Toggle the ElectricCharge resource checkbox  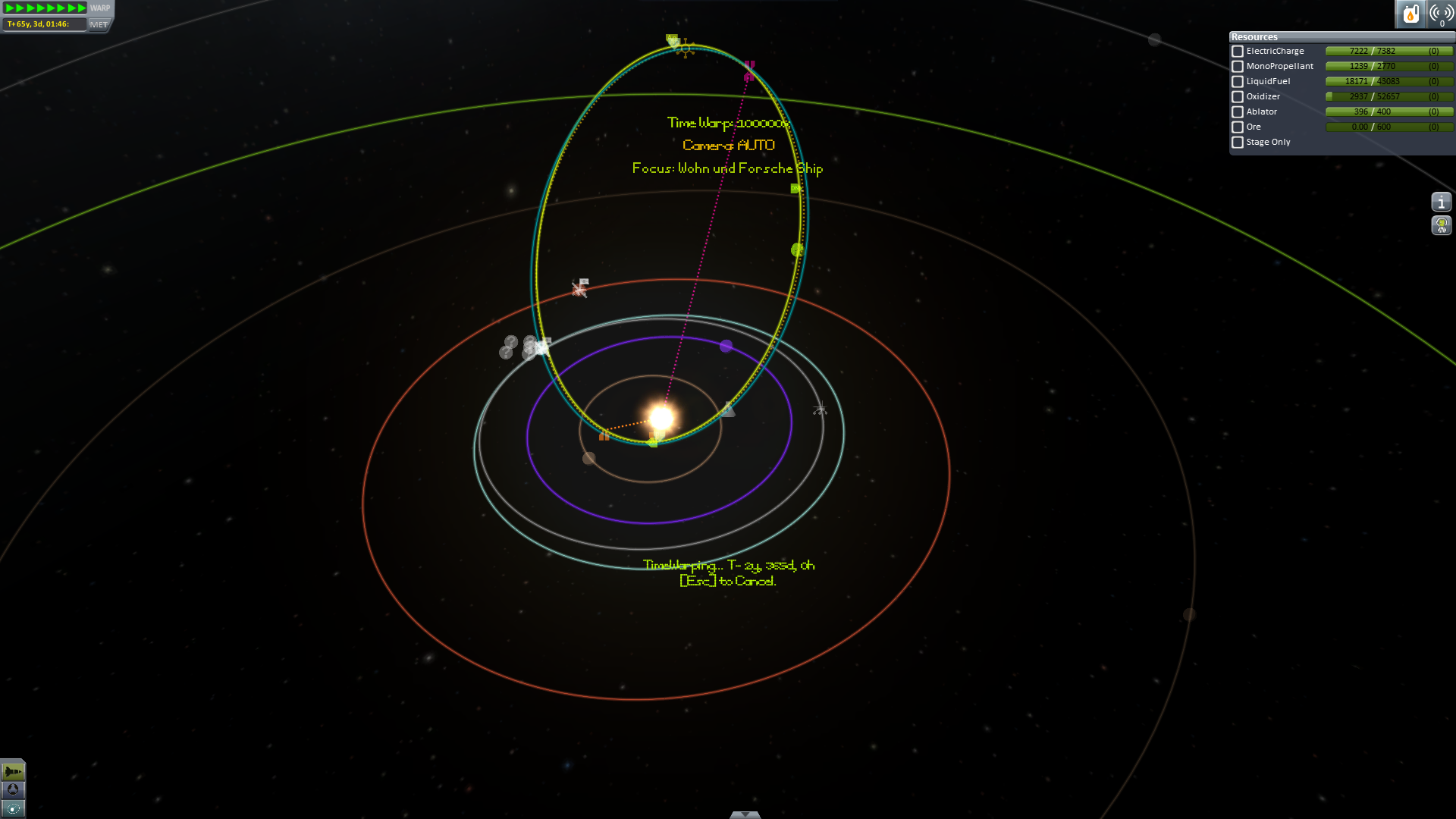1238,52
